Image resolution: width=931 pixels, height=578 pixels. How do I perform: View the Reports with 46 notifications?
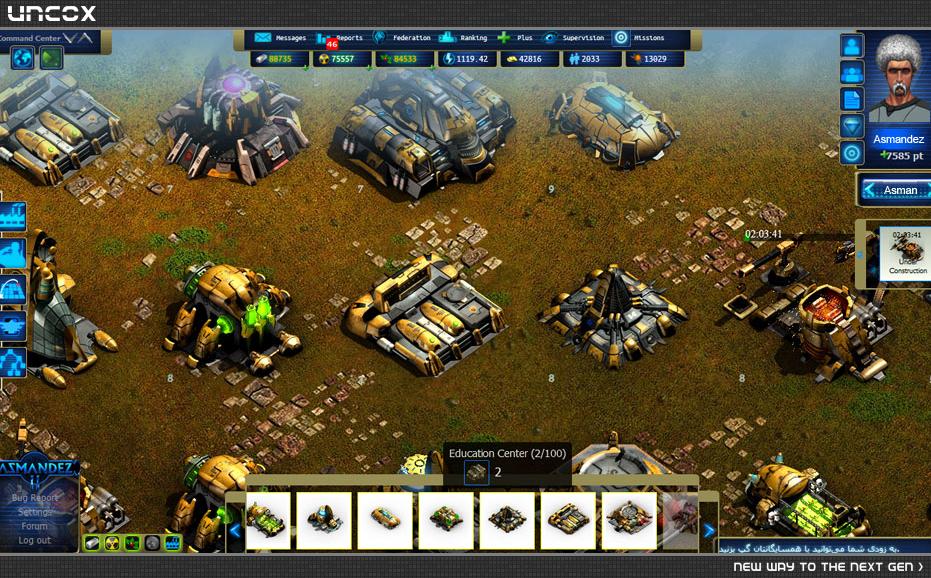[338, 38]
